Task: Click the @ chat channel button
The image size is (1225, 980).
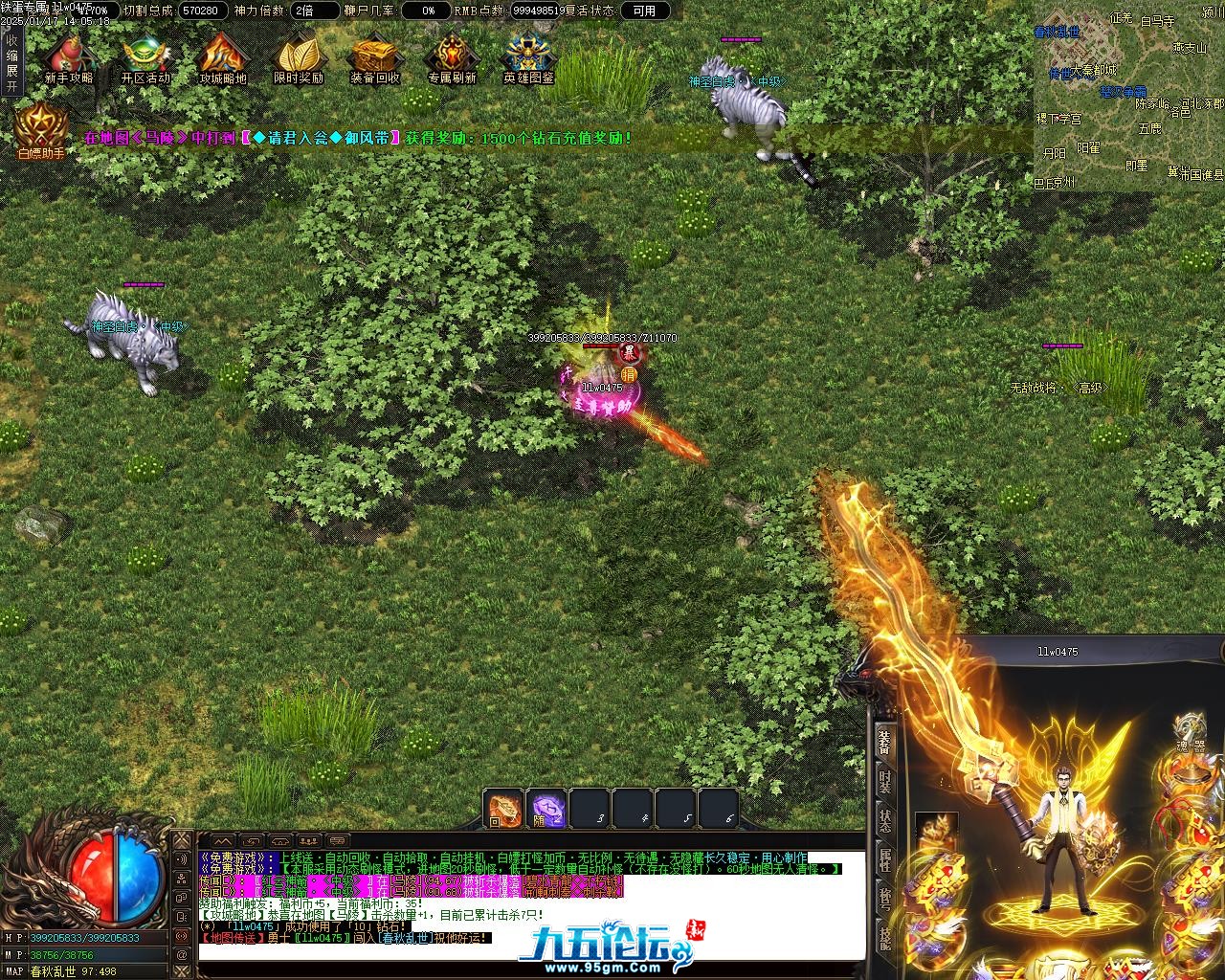Action: click(x=182, y=954)
